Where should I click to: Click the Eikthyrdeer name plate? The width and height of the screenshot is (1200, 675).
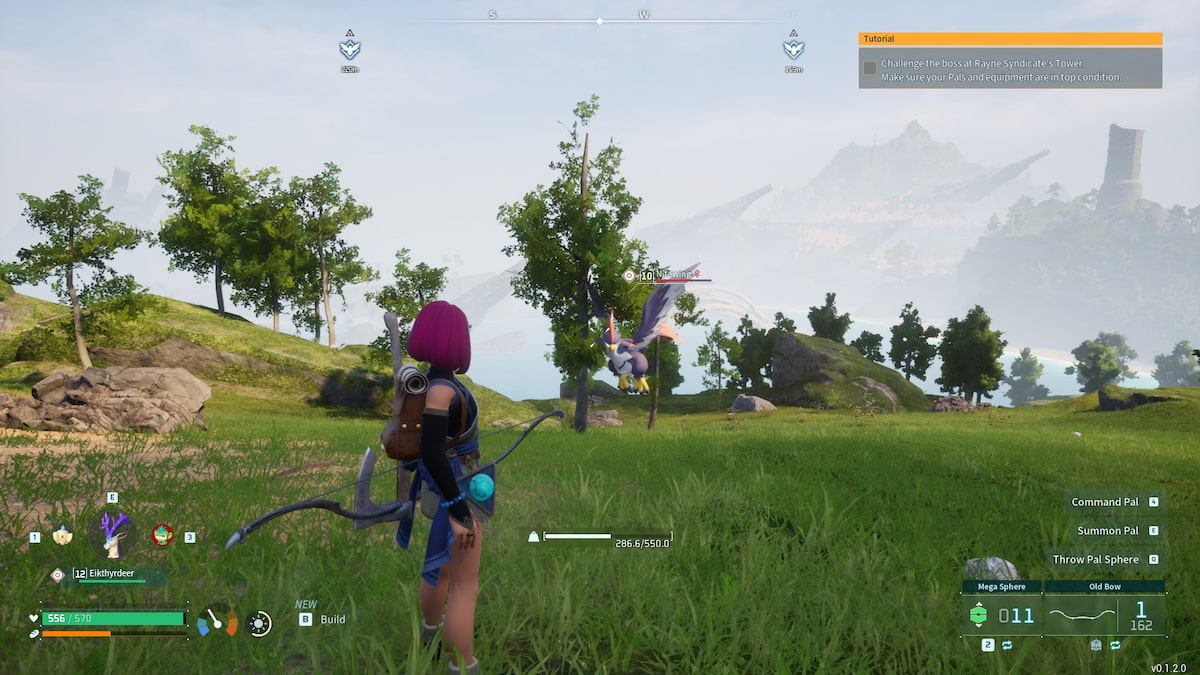[118, 574]
